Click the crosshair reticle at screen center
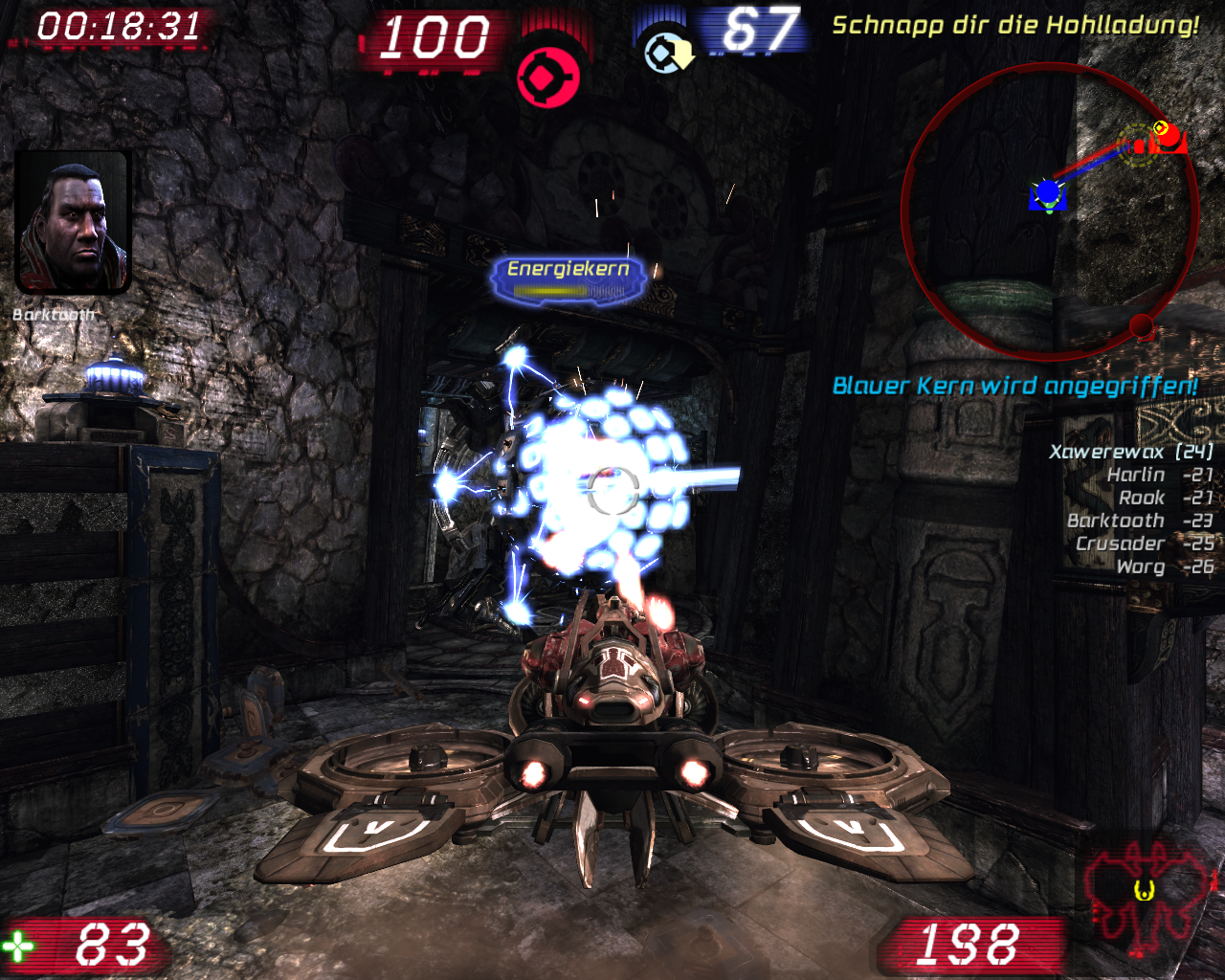1225x980 pixels. pyautogui.click(x=612, y=490)
